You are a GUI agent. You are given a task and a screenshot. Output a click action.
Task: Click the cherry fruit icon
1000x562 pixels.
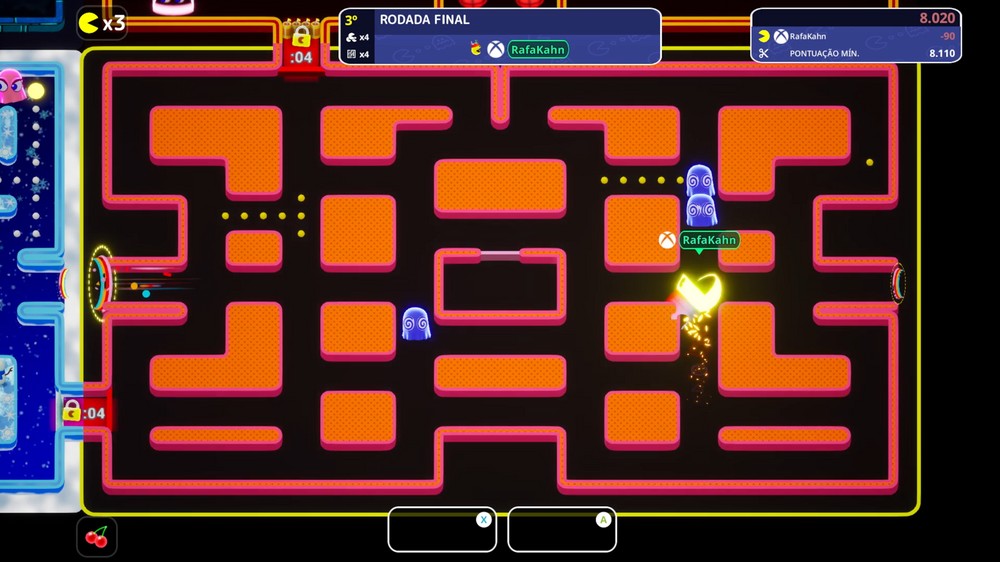point(97,537)
